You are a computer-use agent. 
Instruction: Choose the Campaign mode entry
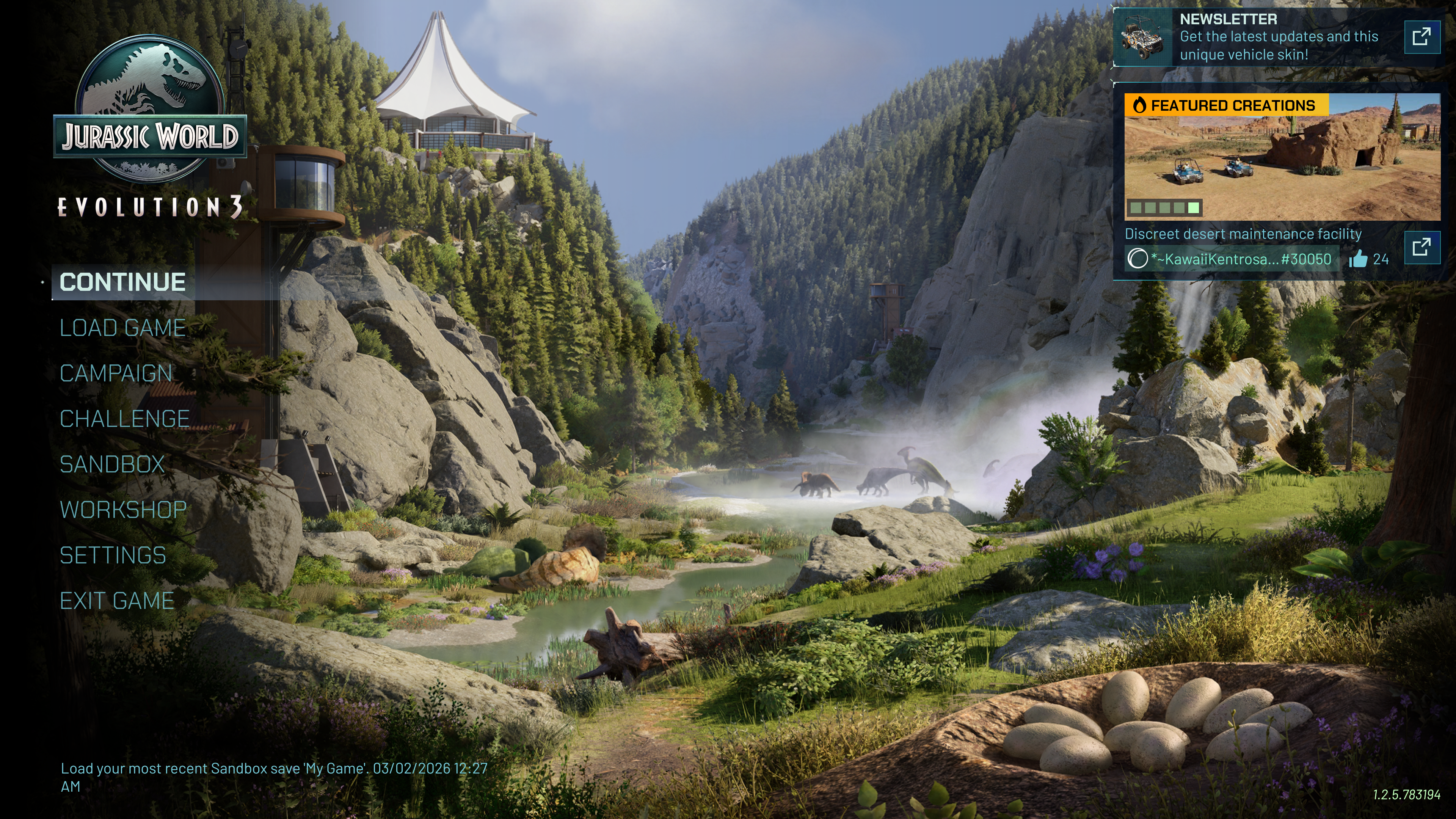pyautogui.click(x=116, y=373)
